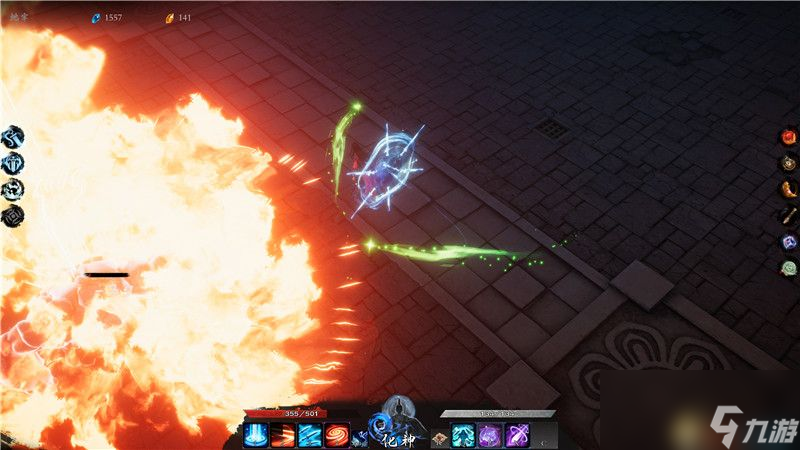Use the purple crossed-slash skill

(x=518, y=435)
